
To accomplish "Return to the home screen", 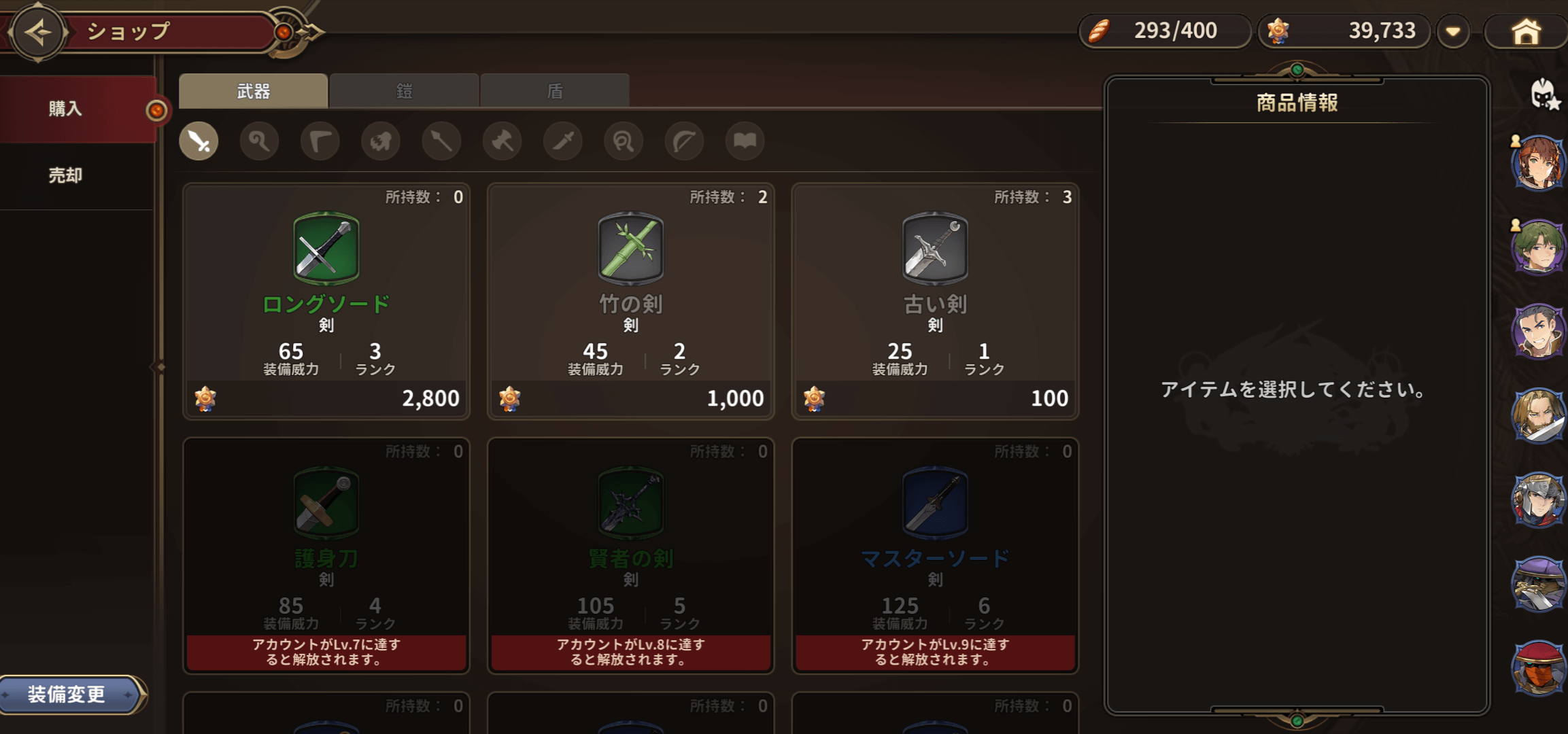I will click(1526, 32).
